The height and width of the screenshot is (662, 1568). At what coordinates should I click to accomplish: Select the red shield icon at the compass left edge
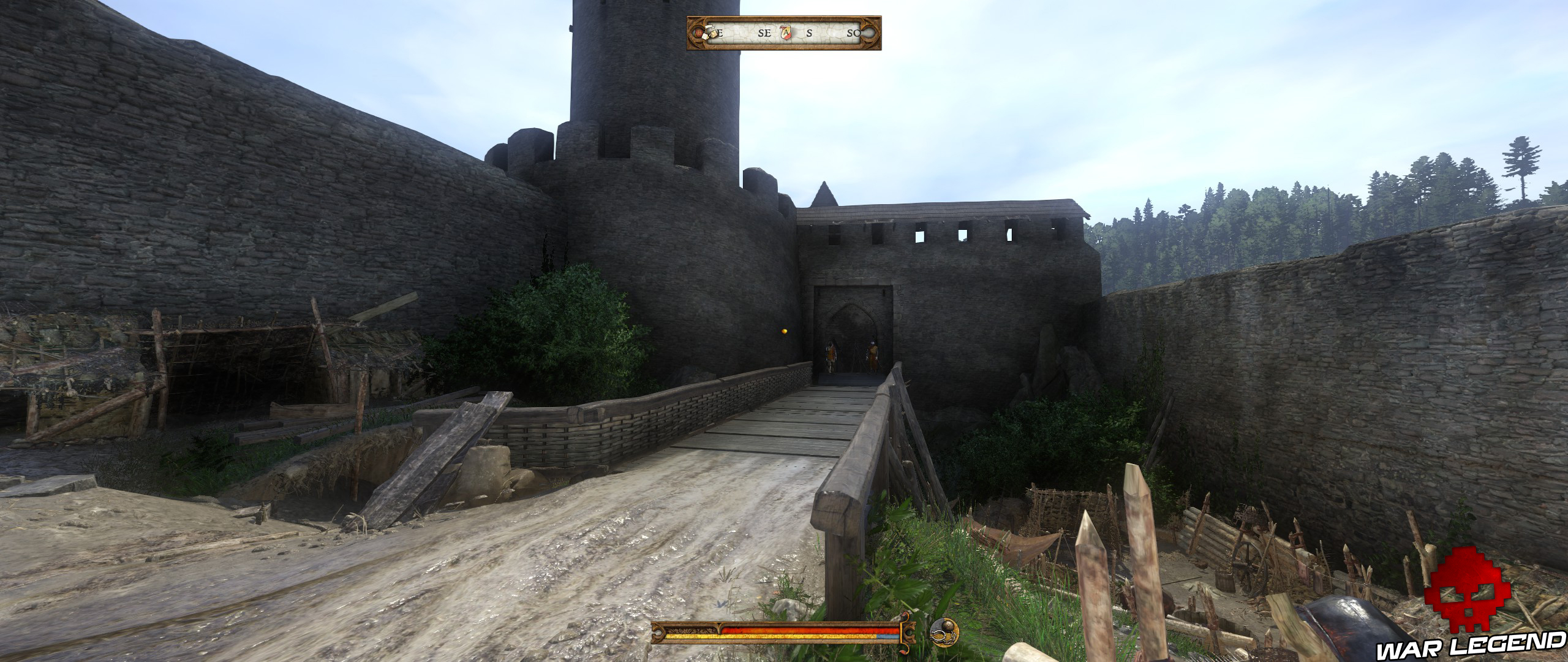[x=699, y=34]
